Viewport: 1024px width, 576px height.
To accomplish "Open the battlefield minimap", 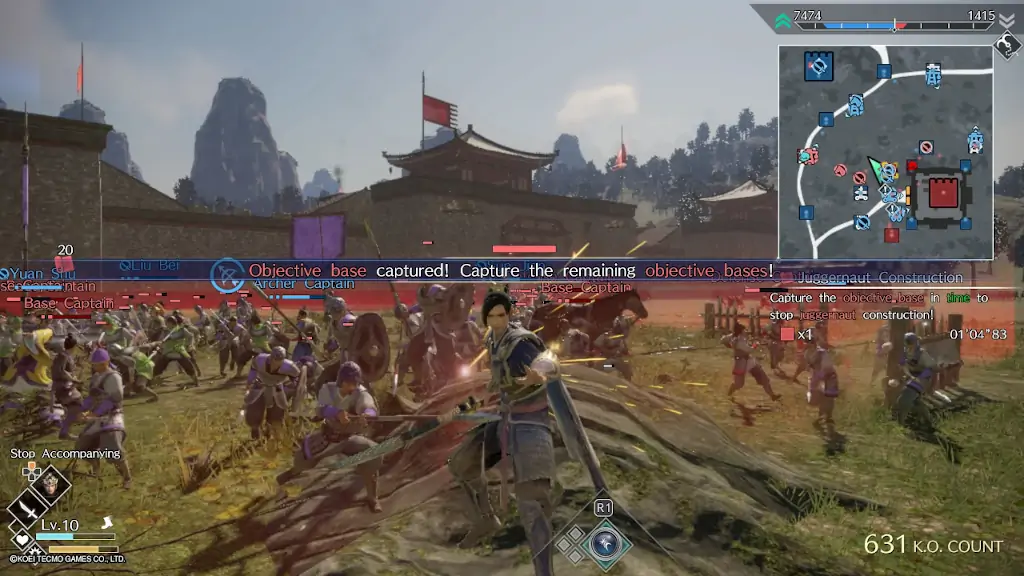I will pyautogui.click(x=885, y=152).
